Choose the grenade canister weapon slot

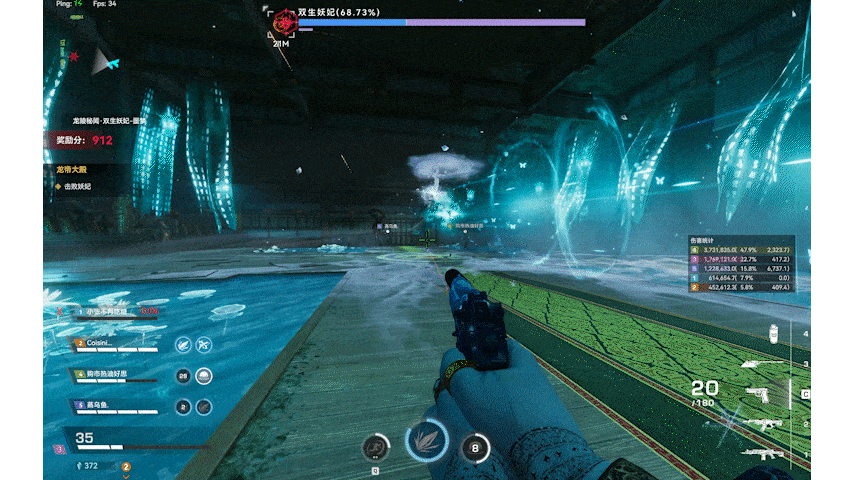point(772,335)
